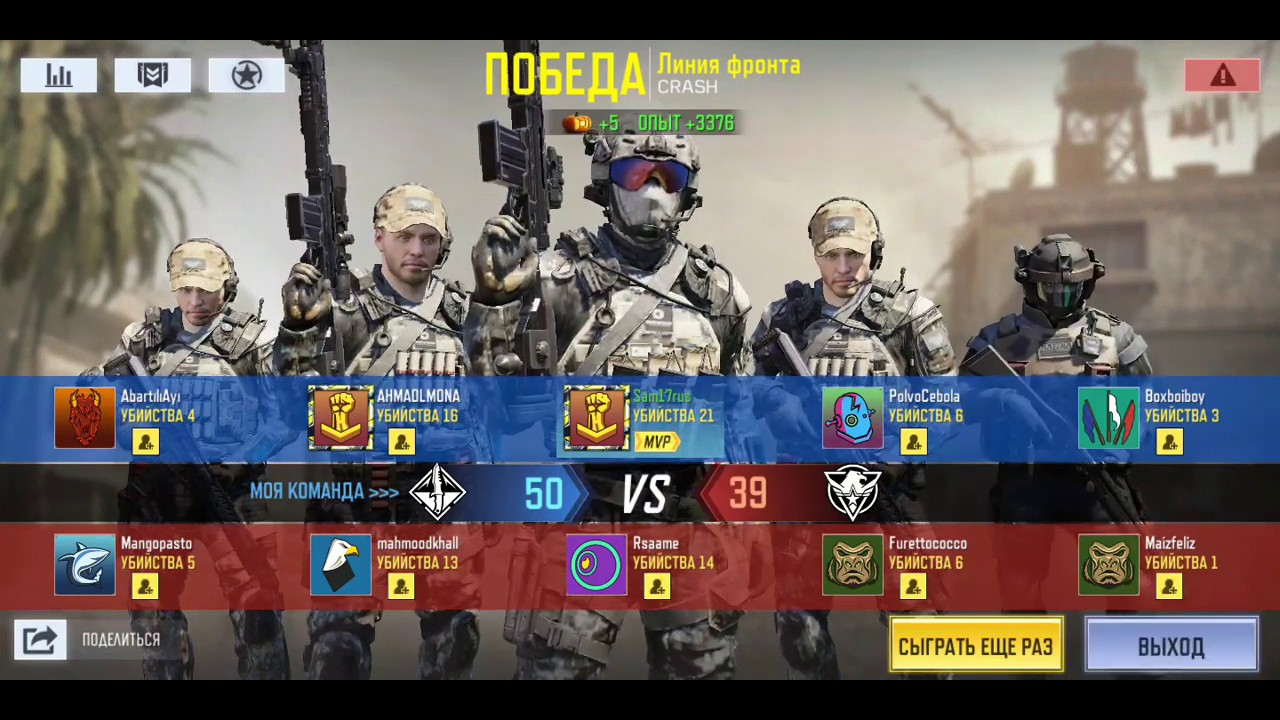Viewport: 1280px width, 720px height.
Task: Send friend request to AHMADLMONA
Action: tap(401, 441)
